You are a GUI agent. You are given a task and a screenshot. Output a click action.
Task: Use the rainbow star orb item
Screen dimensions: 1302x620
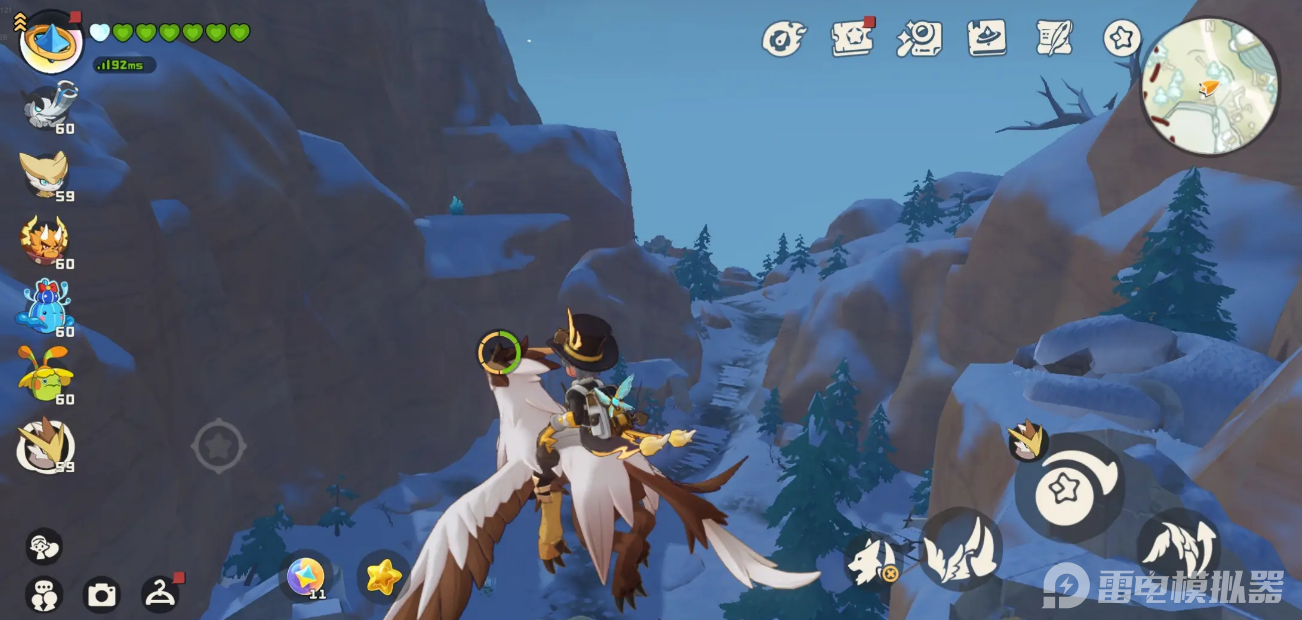[305, 576]
